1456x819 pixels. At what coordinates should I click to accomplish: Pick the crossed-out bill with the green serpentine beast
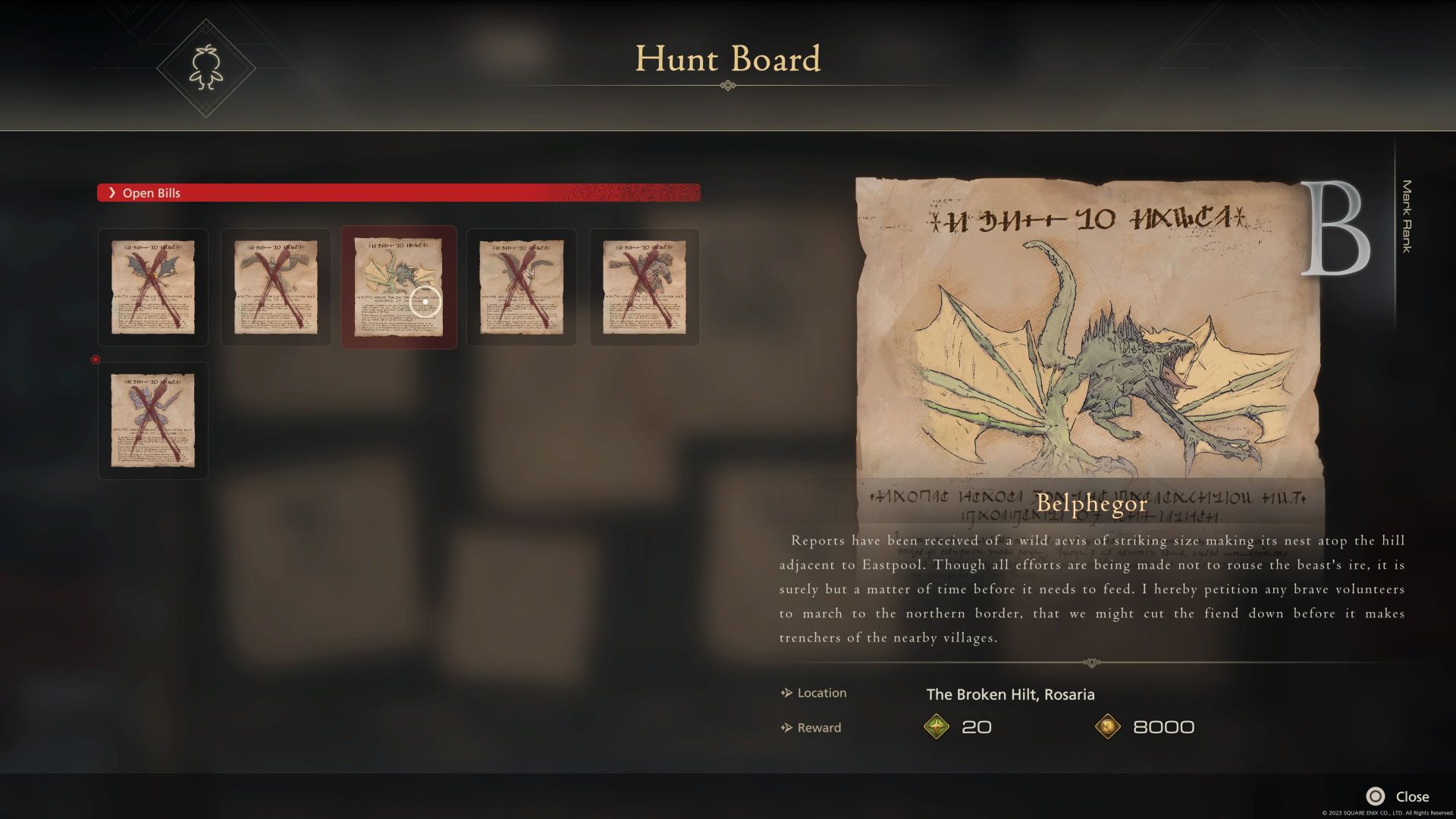click(x=276, y=287)
